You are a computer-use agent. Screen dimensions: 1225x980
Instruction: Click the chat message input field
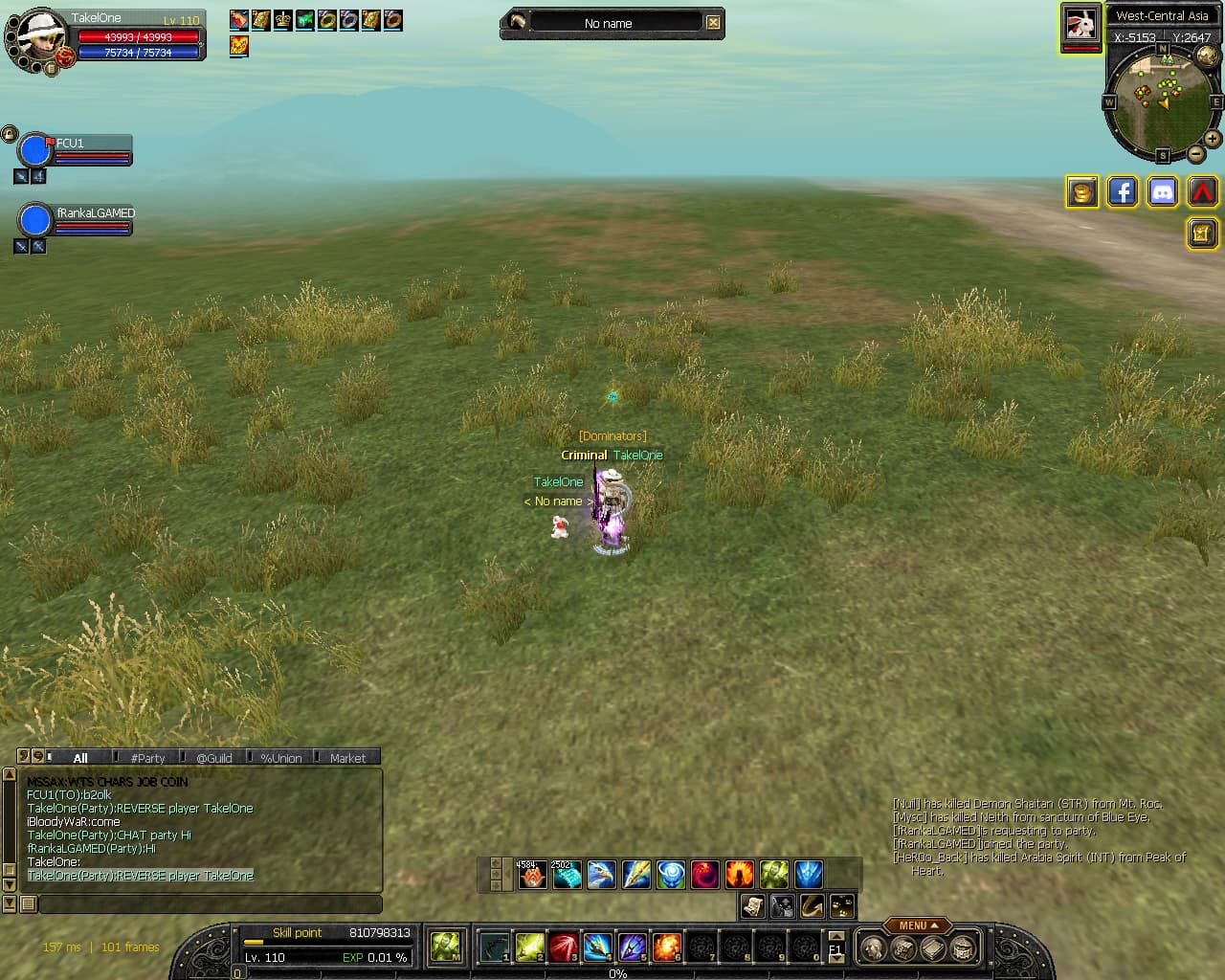click(x=211, y=903)
